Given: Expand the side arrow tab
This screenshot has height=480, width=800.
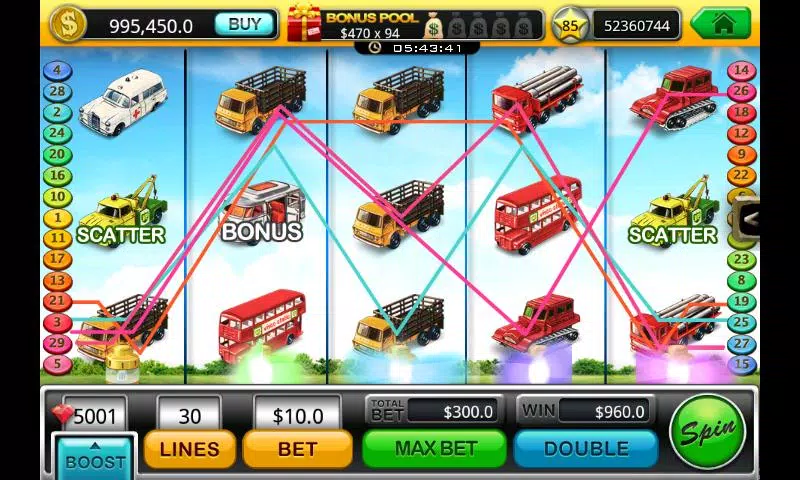Looking at the screenshot, I should click(748, 220).
